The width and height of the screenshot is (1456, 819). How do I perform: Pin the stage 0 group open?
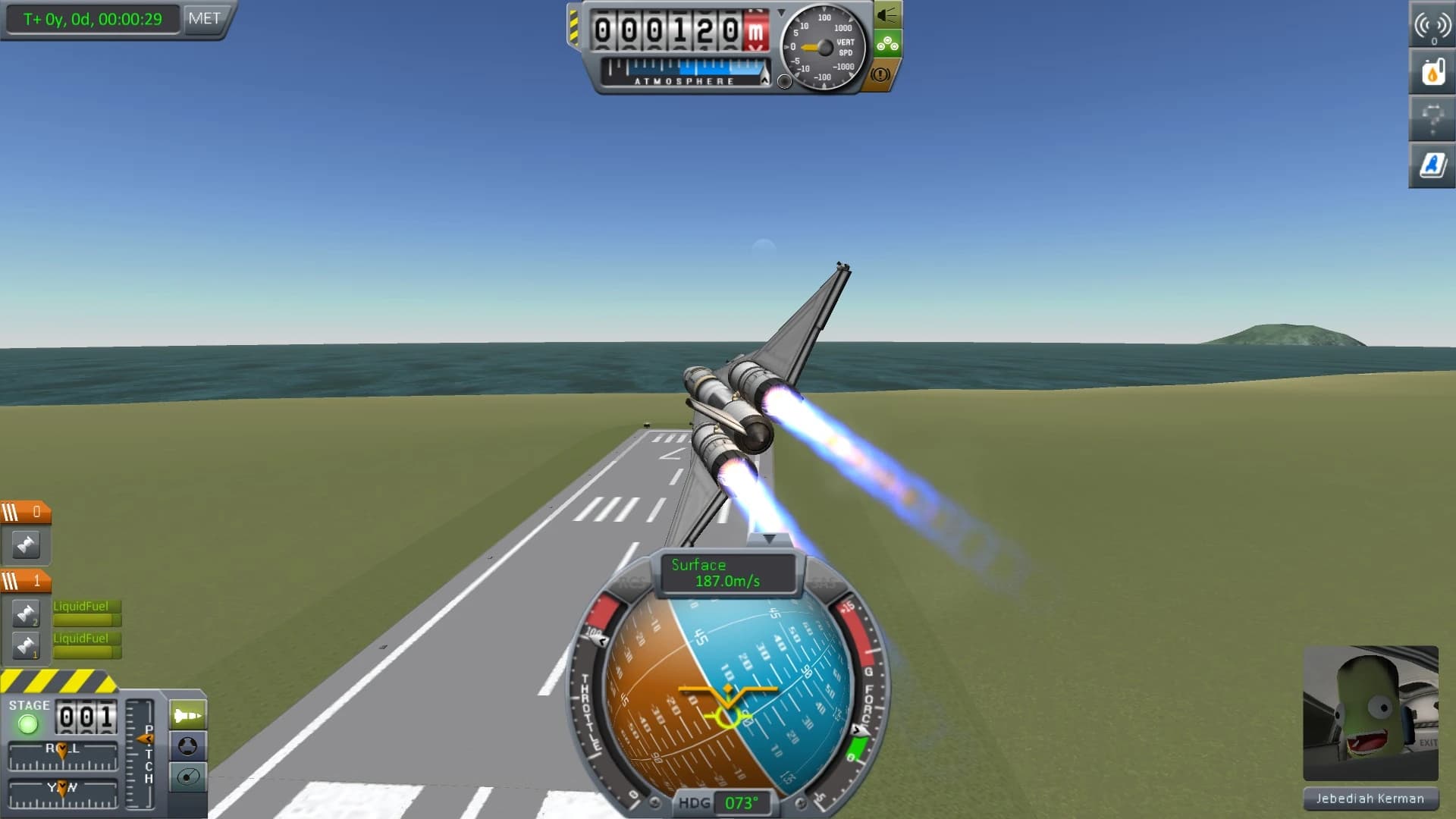26,545
